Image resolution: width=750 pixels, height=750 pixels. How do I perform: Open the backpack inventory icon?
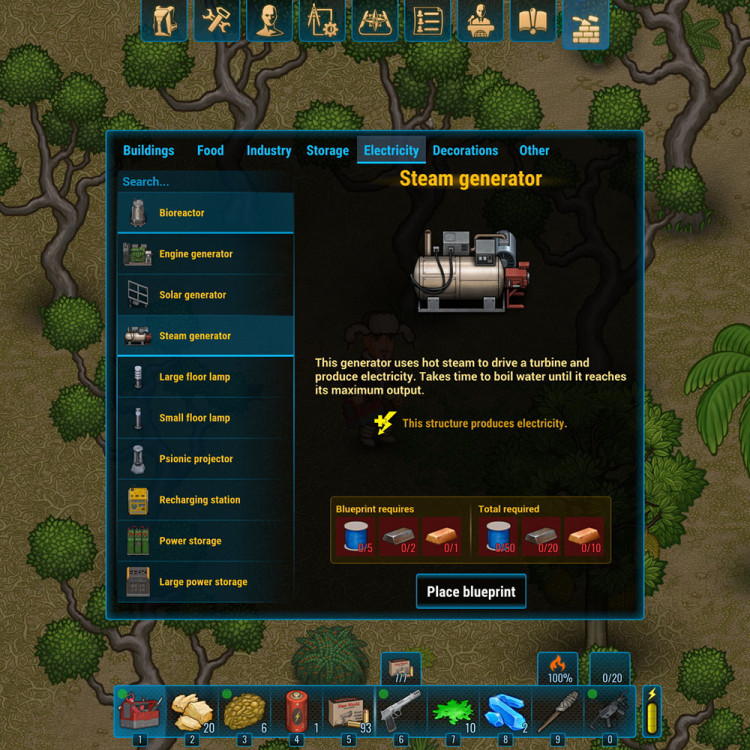click(x=164, y=21)
